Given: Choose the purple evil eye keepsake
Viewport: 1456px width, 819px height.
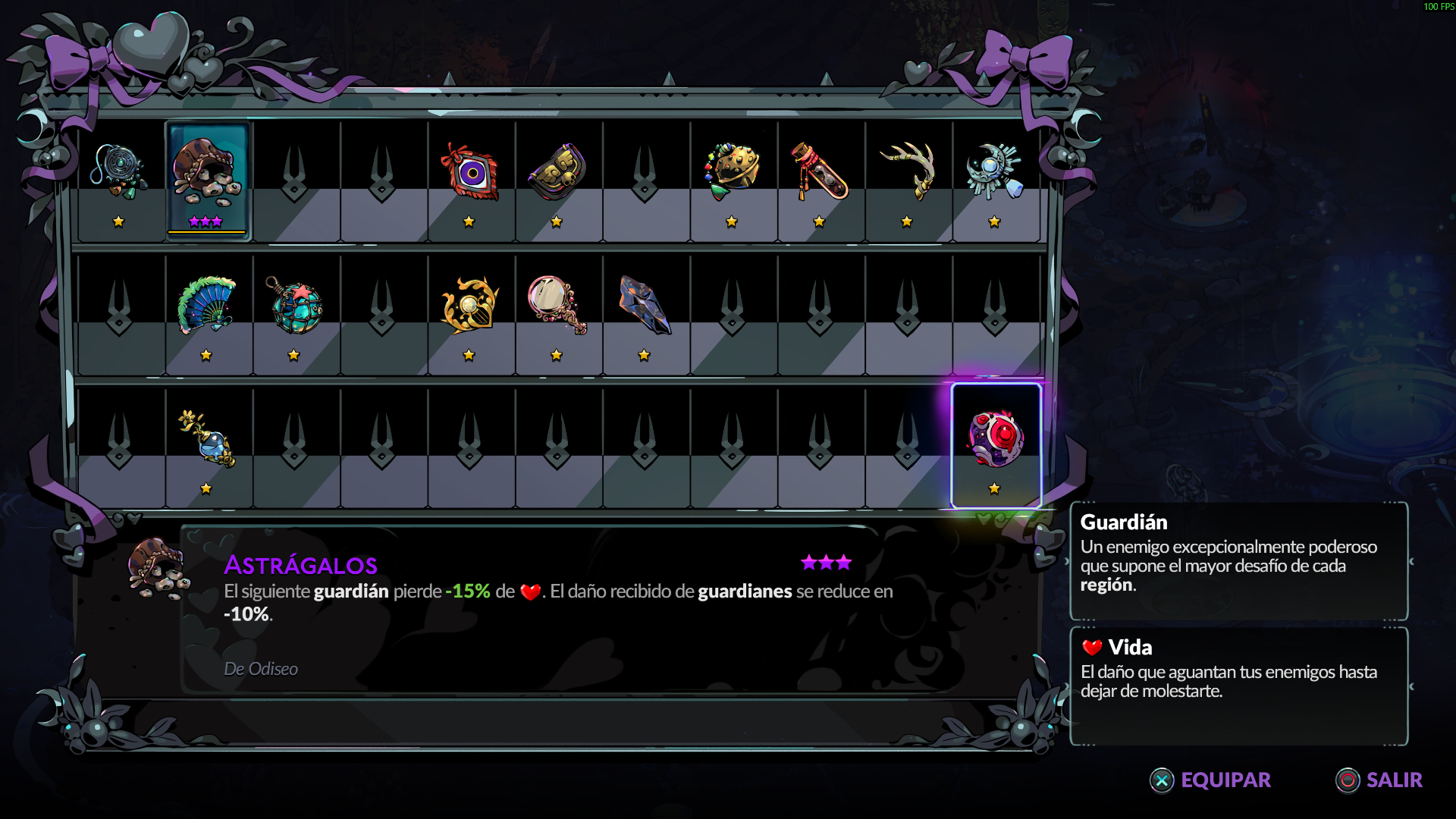Looking at the screenshot, I should (x=469, y=173).
